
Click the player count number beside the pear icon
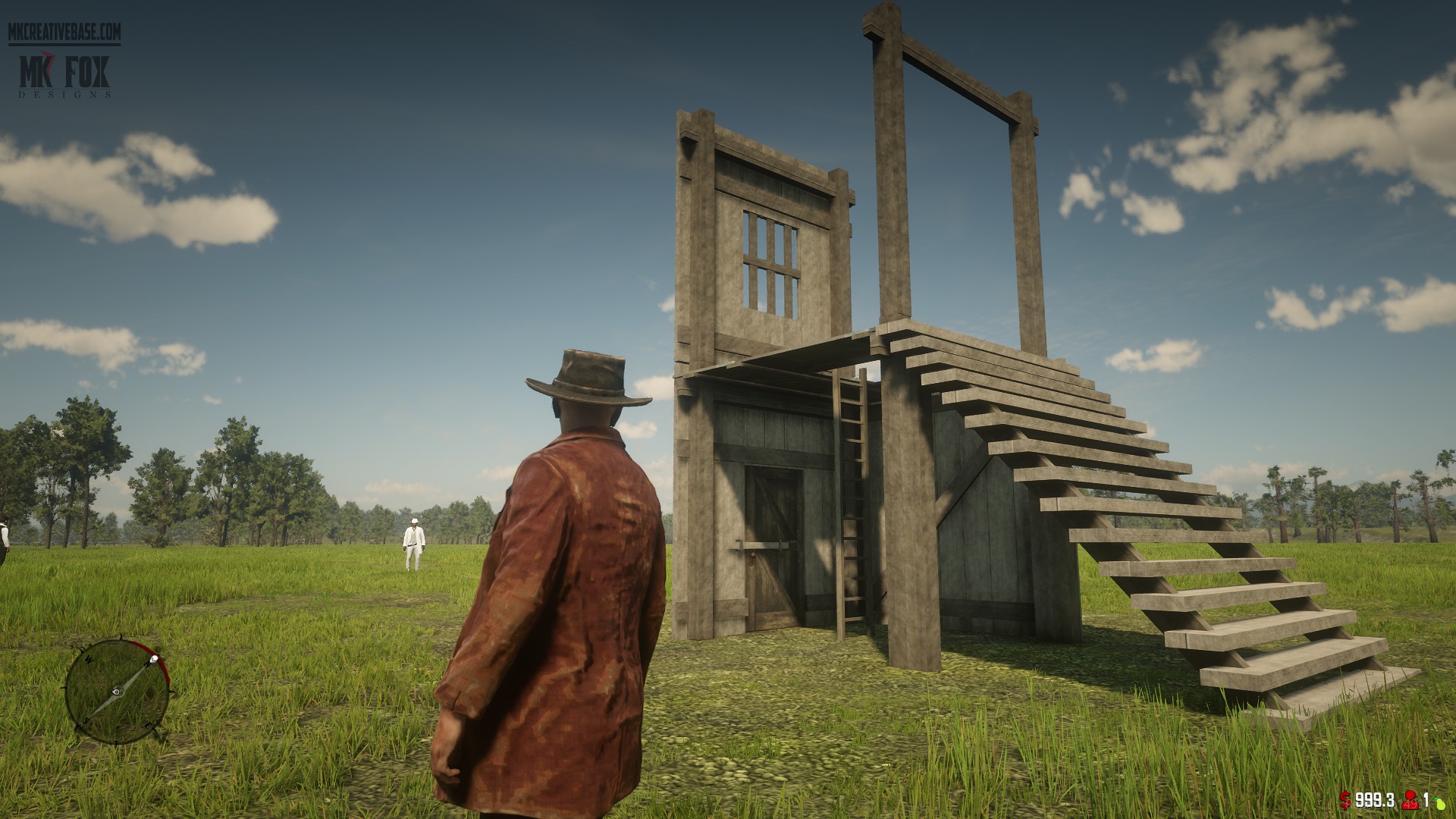click(1426, 802)
